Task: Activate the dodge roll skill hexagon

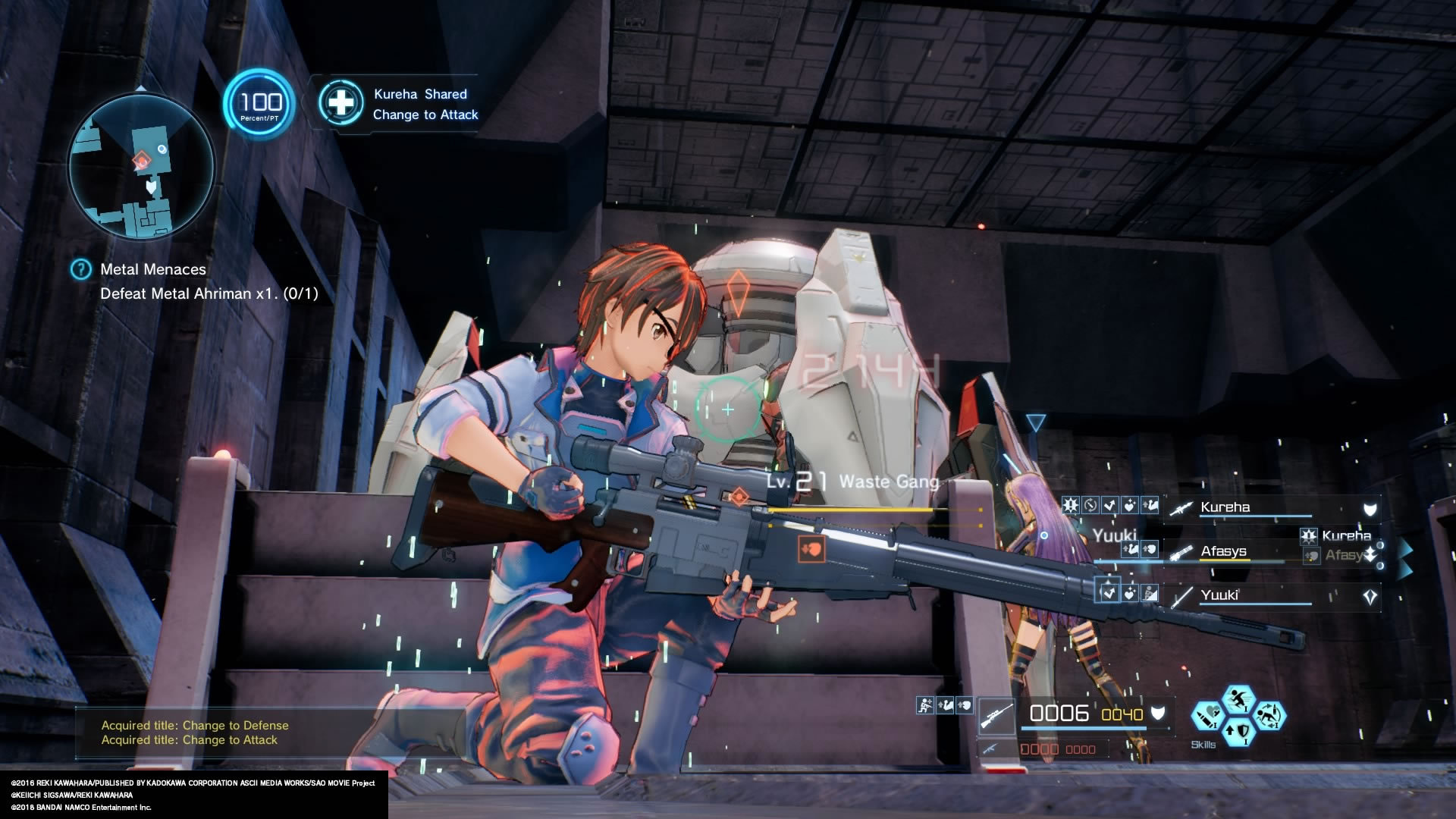Action: 1271,716
